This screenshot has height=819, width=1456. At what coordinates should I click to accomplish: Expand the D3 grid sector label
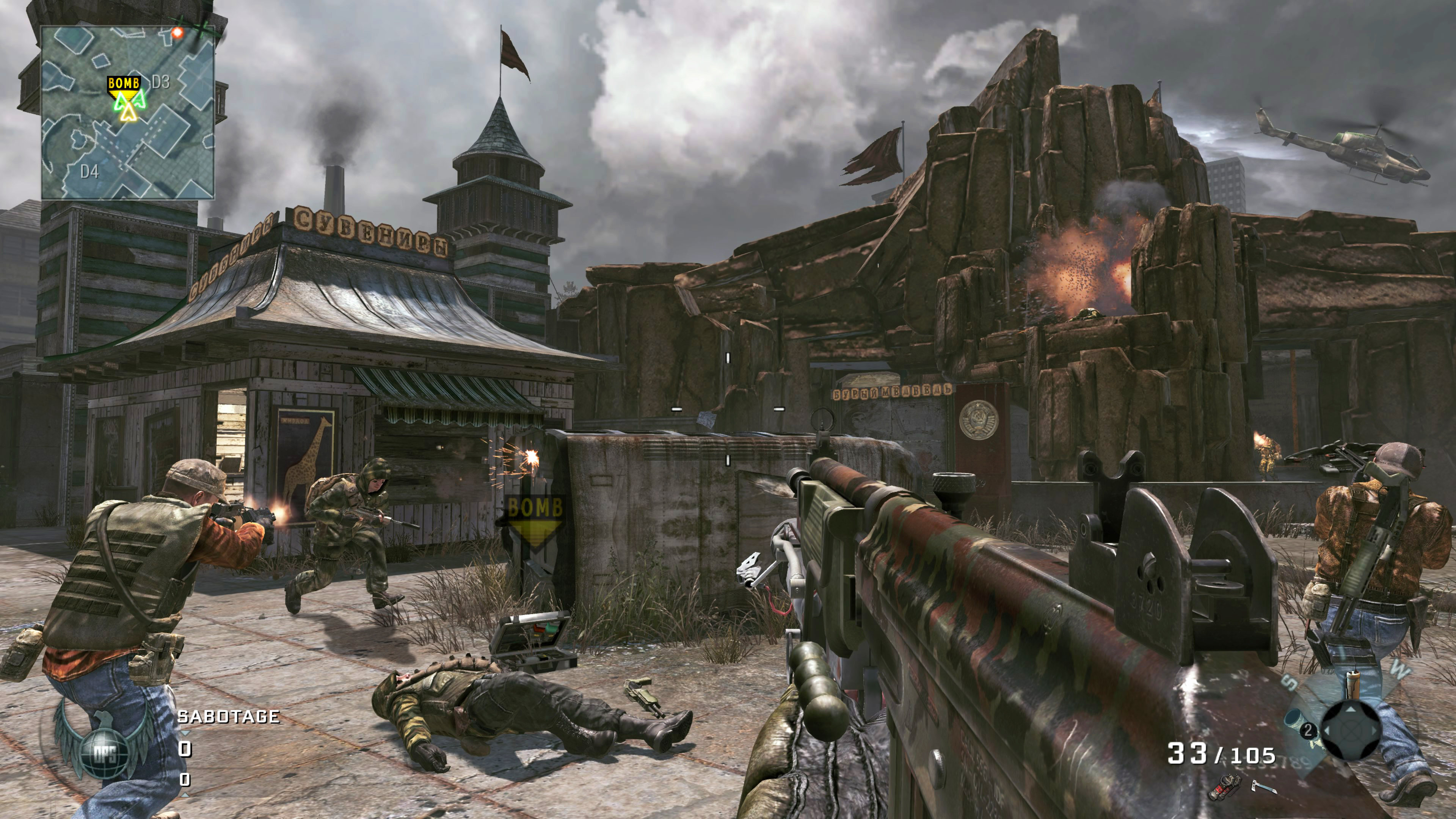click(160, 82)
